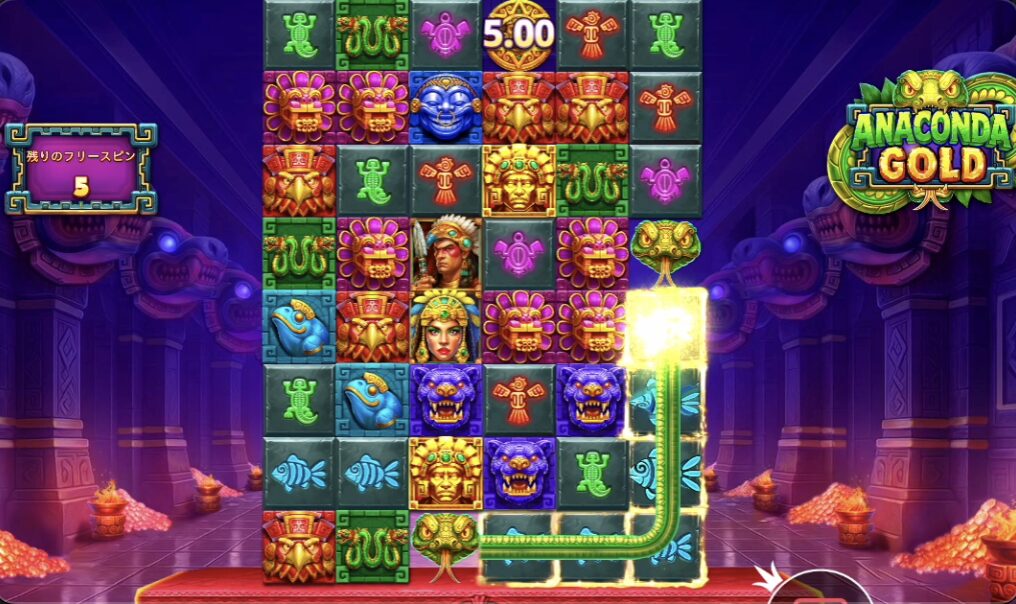
Task: Click the round spin button at the bottom edge
Action: (x=822, y=591)
